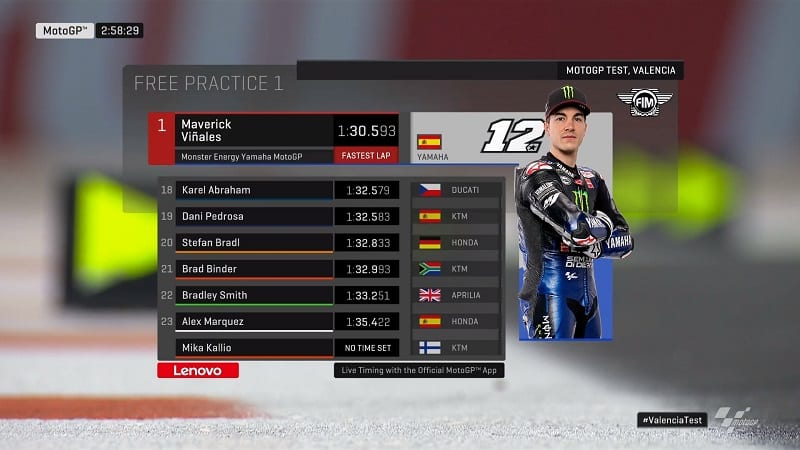Click the Lenovo sponsor logo

point(198,370)
